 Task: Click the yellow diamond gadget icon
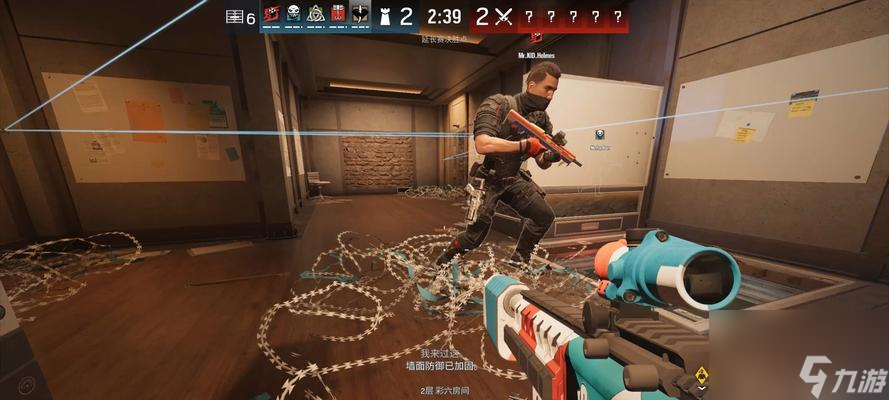point(702,375)
